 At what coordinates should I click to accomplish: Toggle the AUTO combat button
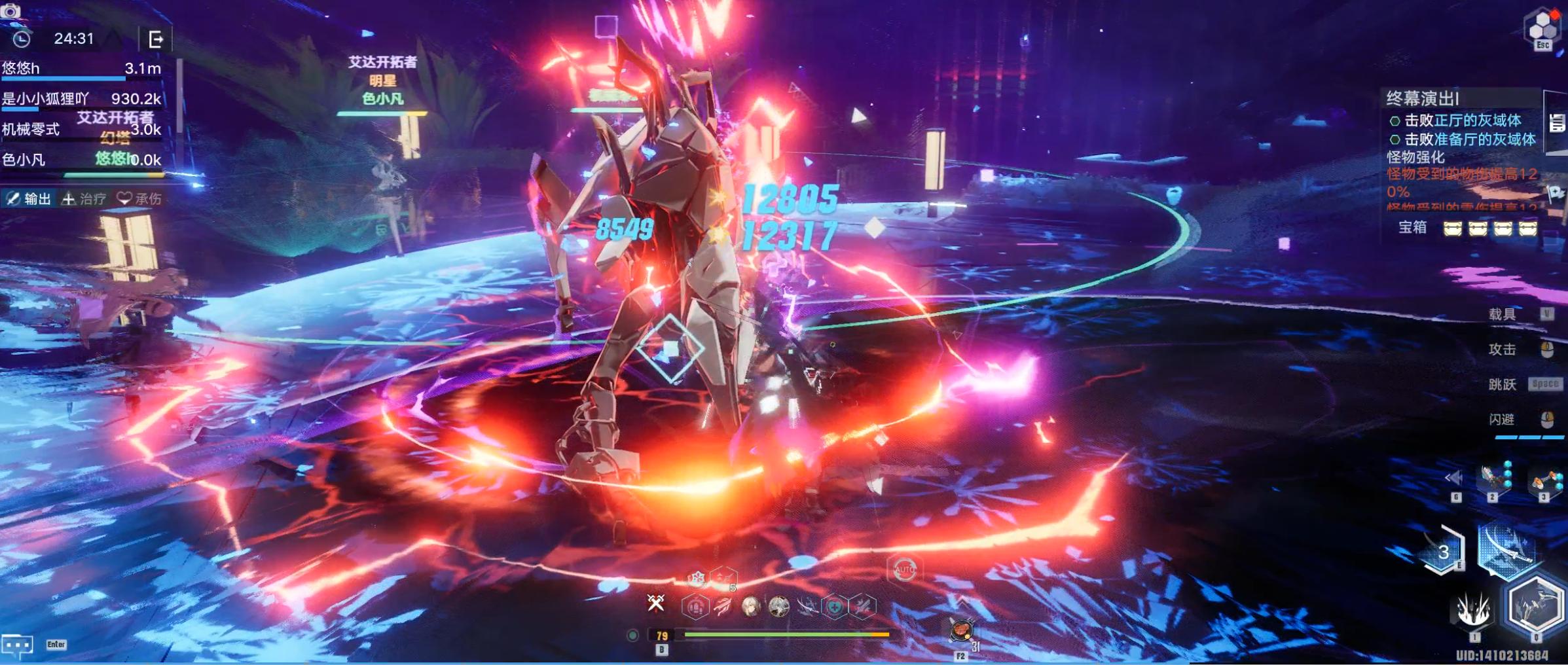(904, 570)
